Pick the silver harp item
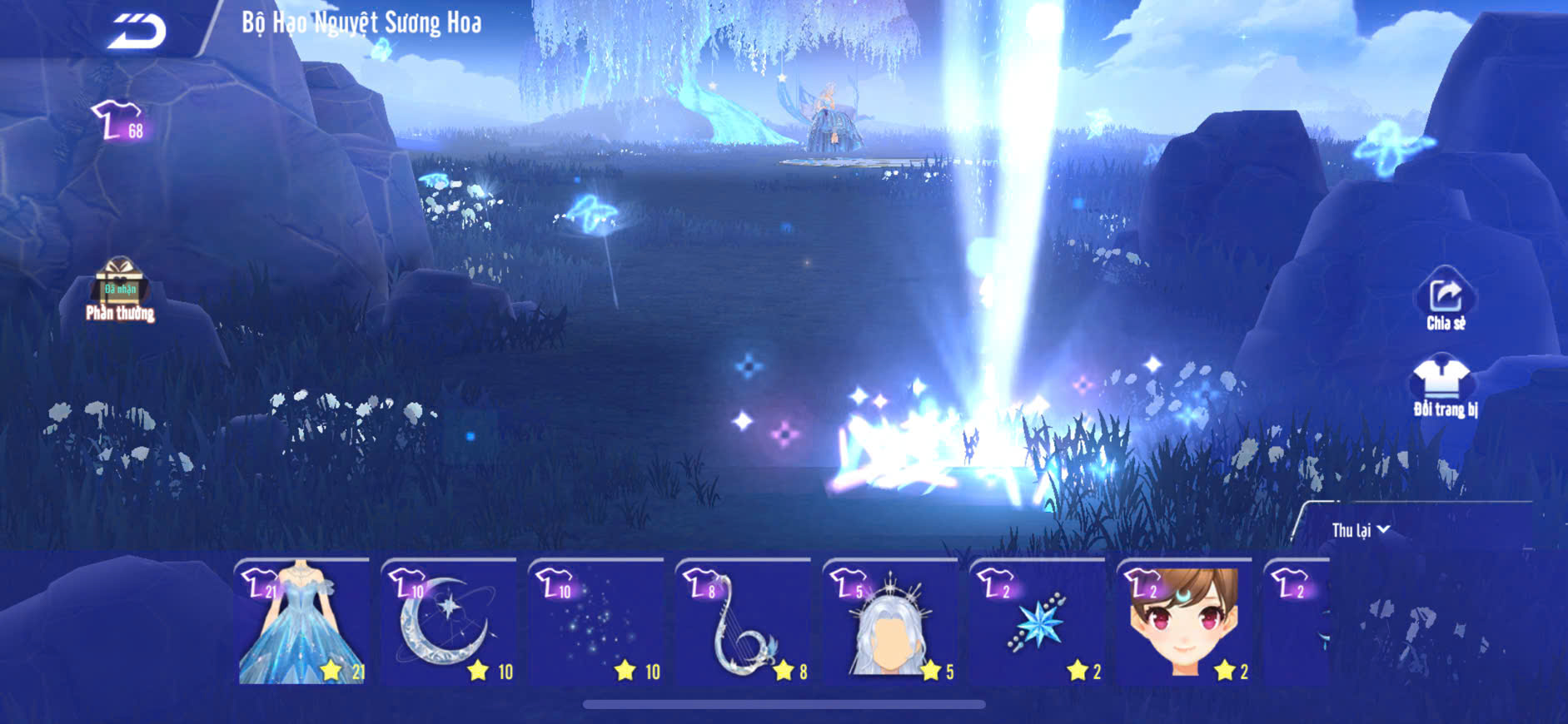 pyautogui.click(x=743, y=622)
